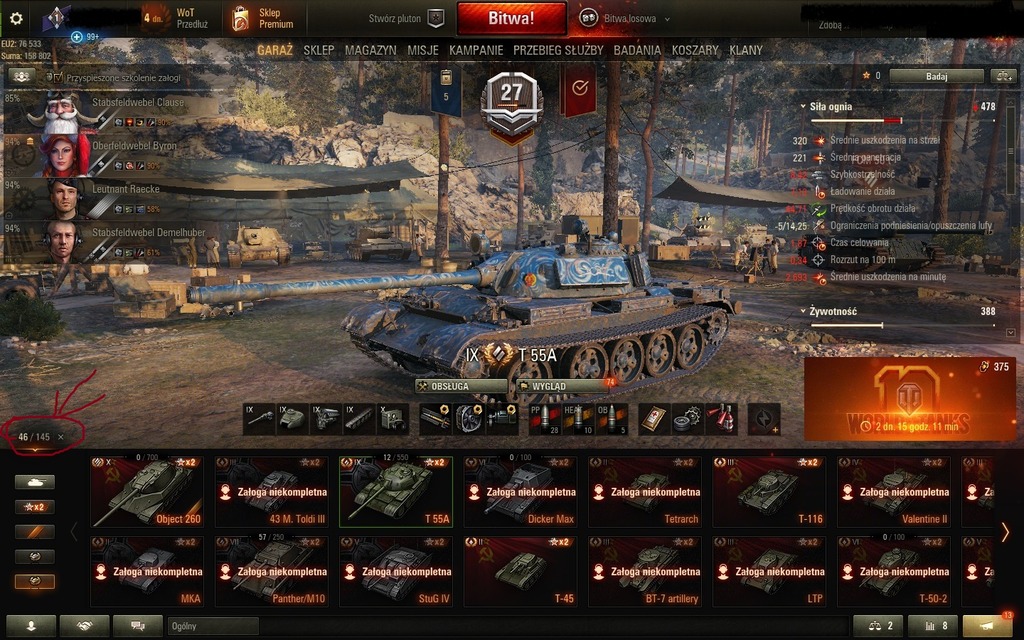Go to the KAMPANIE tab
The image size is (1024, 640).
click(x=476, y=50)
